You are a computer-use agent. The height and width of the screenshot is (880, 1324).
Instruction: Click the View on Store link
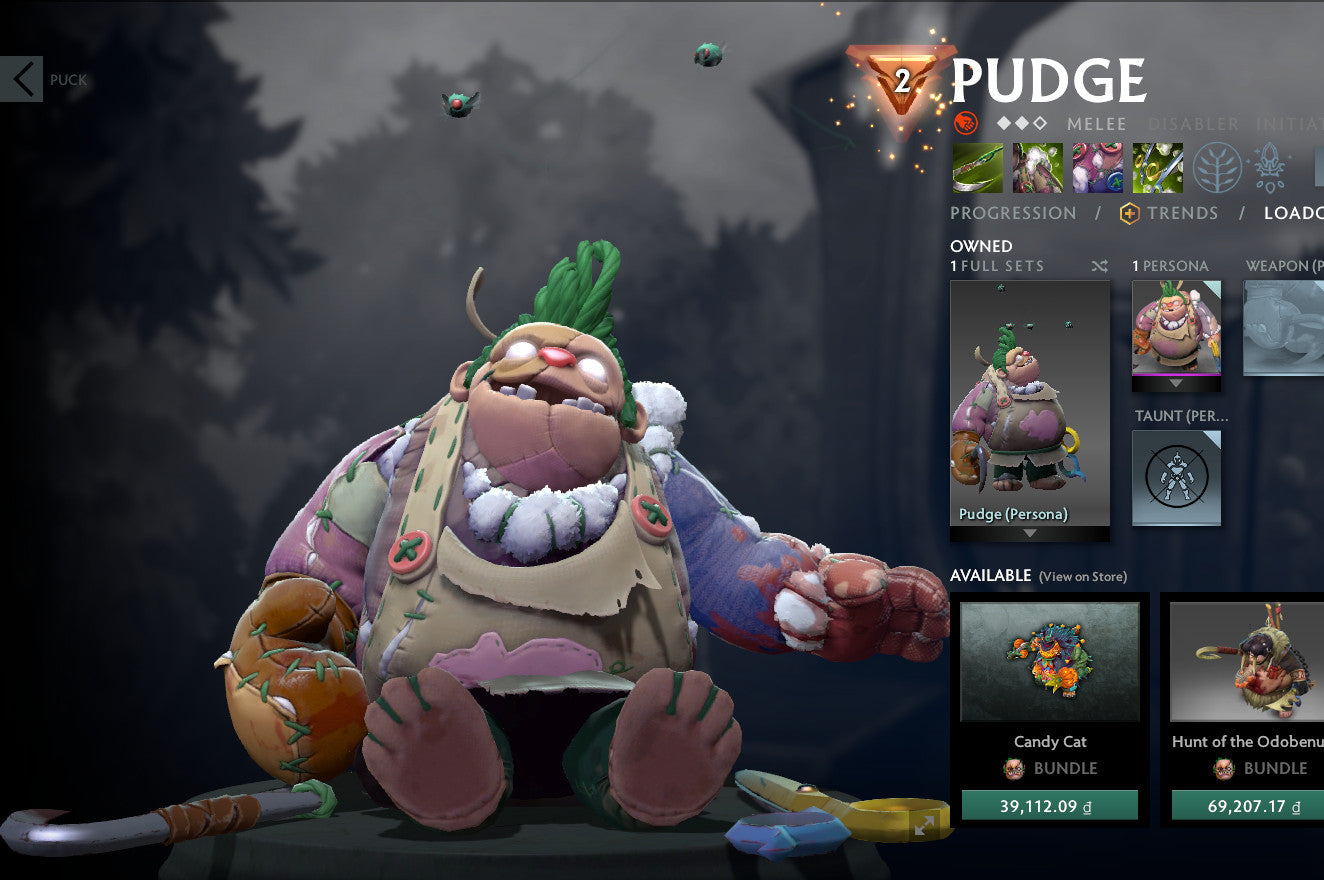[x=1084, y=577]
